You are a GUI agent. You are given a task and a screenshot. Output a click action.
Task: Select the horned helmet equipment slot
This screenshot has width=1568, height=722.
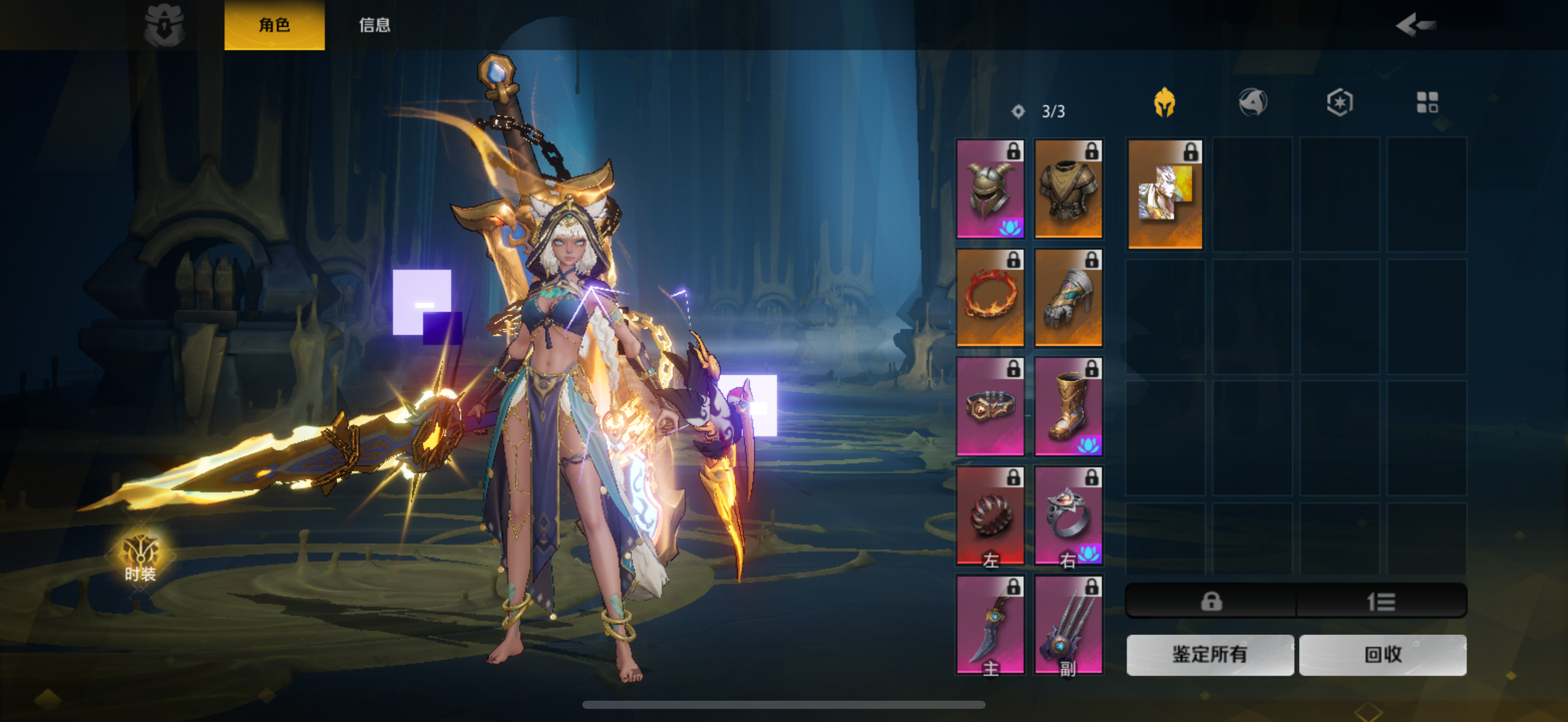click(990, 189)
